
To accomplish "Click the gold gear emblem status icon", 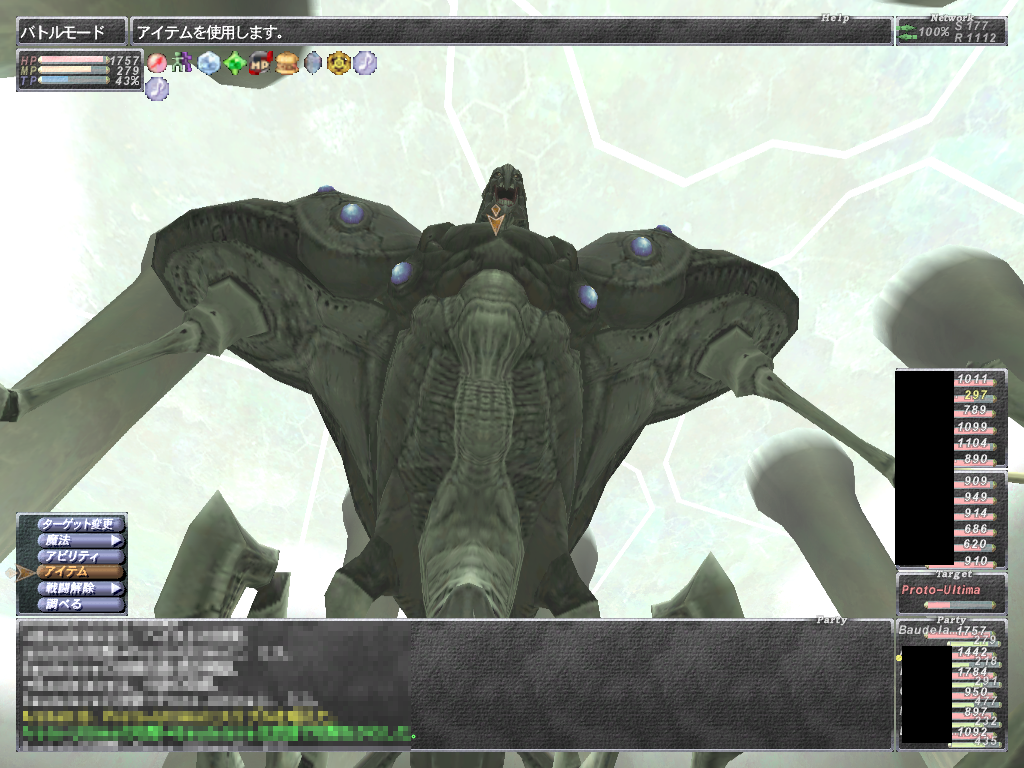I will (339, 63).
